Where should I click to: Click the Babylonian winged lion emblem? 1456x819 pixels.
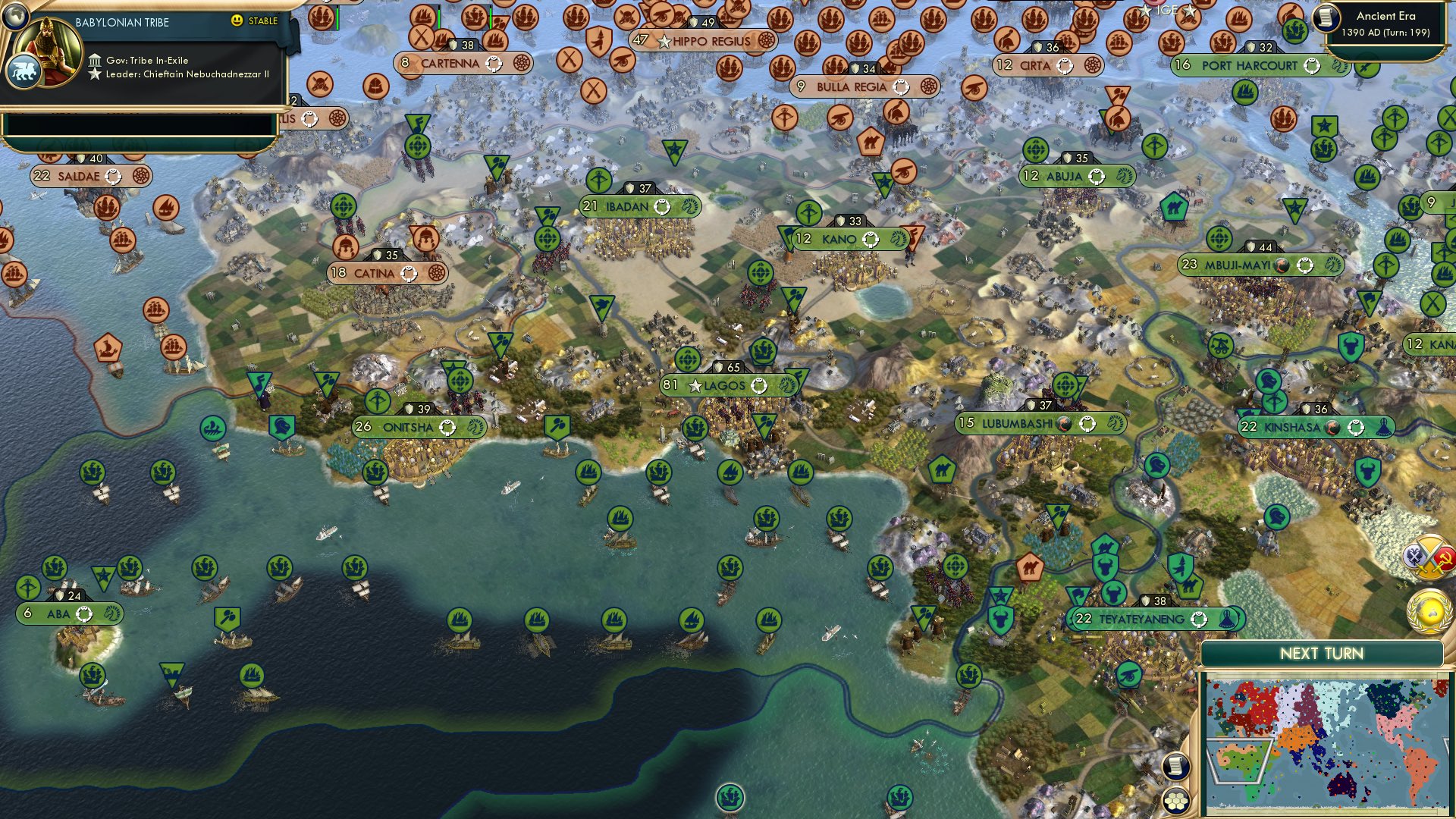click(25, 68)
